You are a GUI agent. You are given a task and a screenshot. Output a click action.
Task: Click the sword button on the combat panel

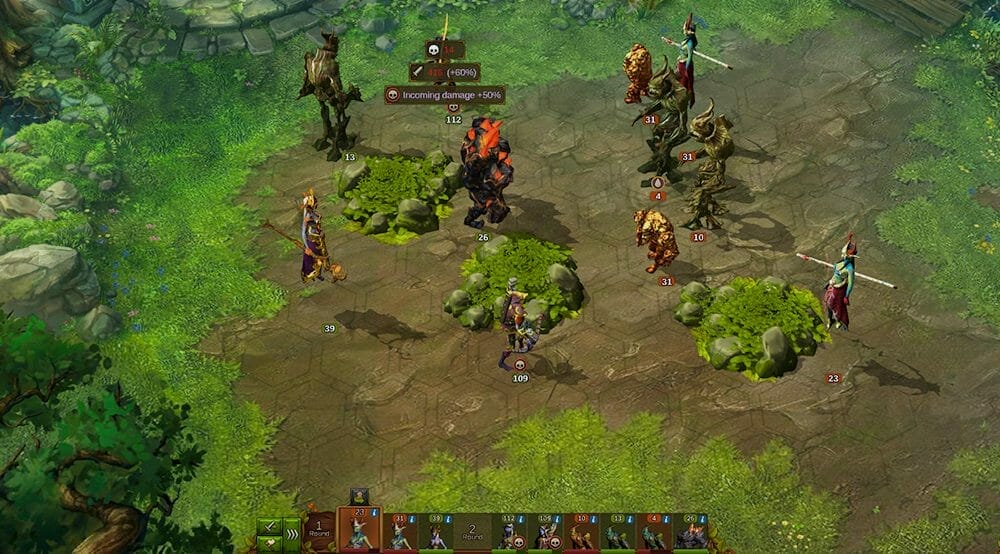269,527
